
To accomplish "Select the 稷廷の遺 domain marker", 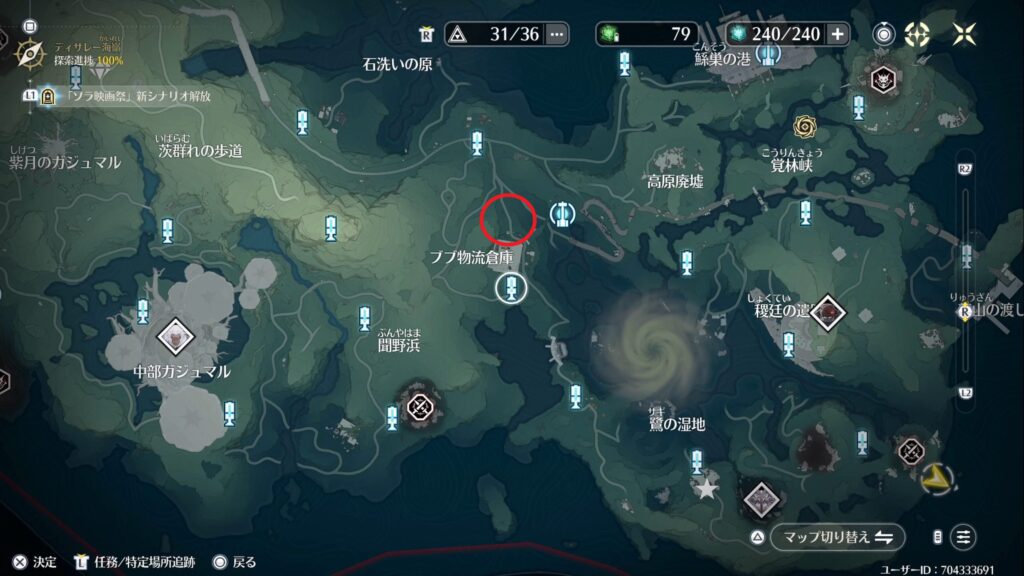I will 827,314.
